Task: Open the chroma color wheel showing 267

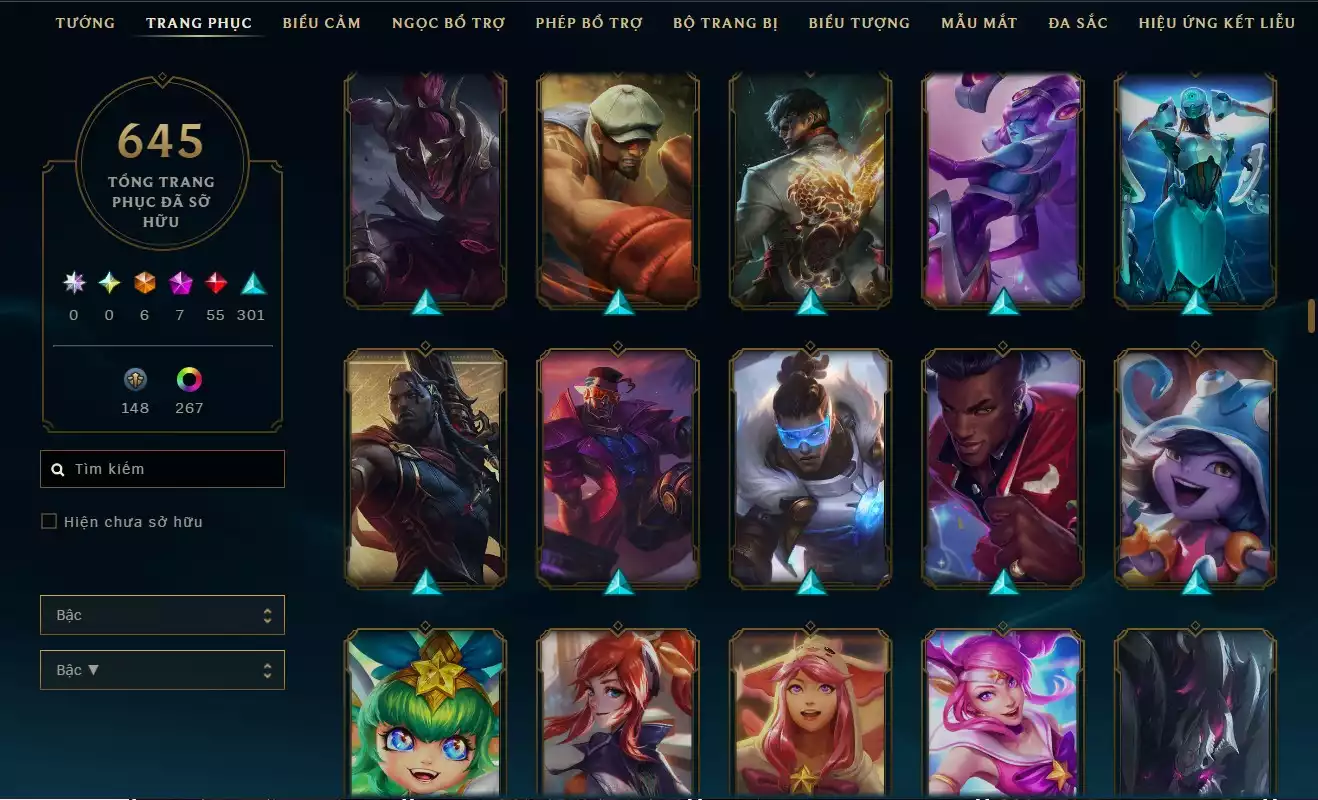Action: (189, 380)
